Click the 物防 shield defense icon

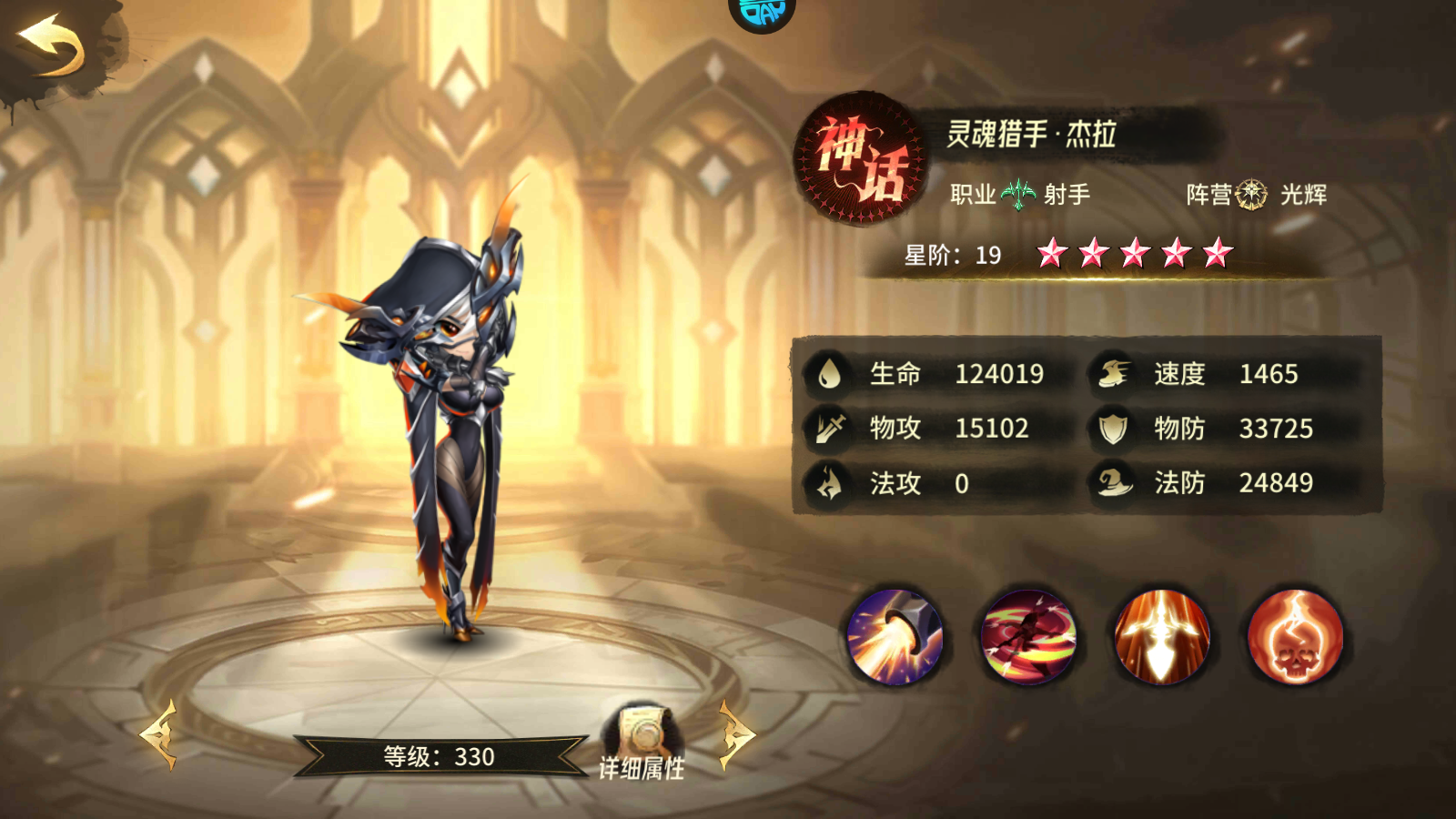[x=1113, y=428]
